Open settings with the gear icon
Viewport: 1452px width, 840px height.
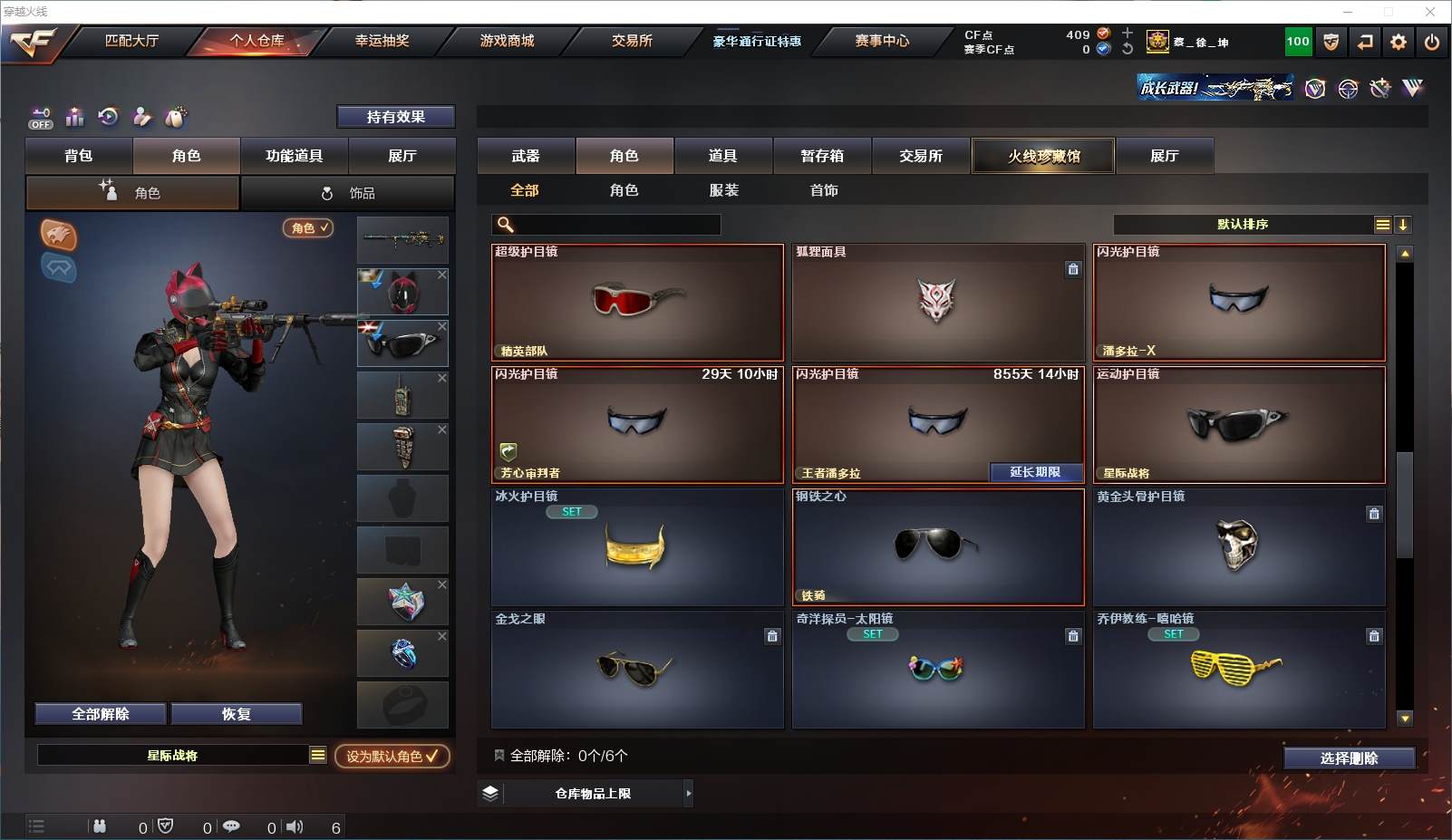click(1399, 42)
